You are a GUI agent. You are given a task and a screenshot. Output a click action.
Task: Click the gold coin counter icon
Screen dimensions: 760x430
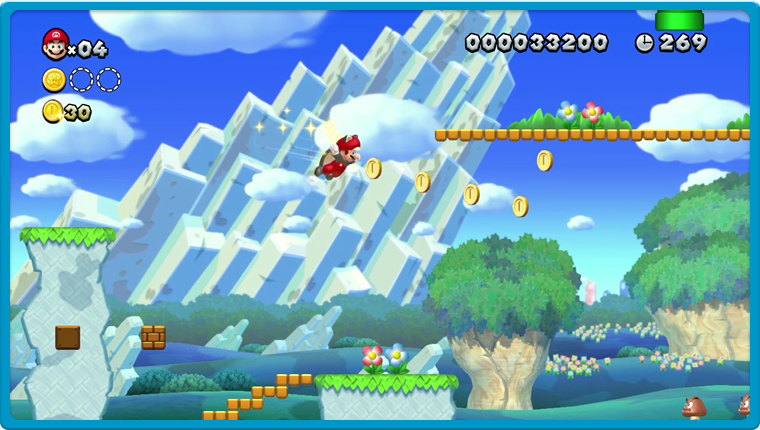(x=52, y=111)
